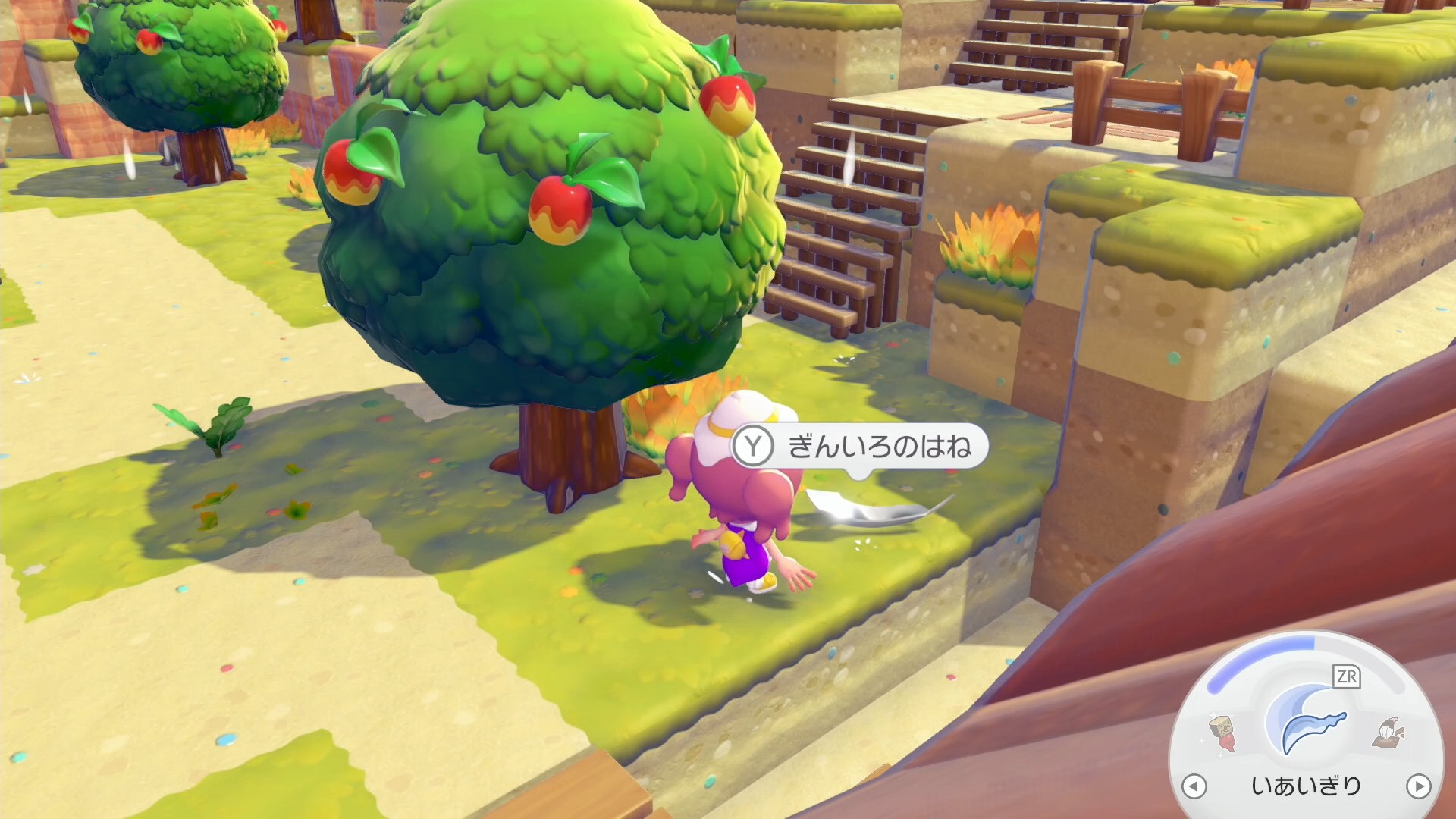
Task: Activate the いあいぎり (Cut) move icon
Action: point(1306,723)
